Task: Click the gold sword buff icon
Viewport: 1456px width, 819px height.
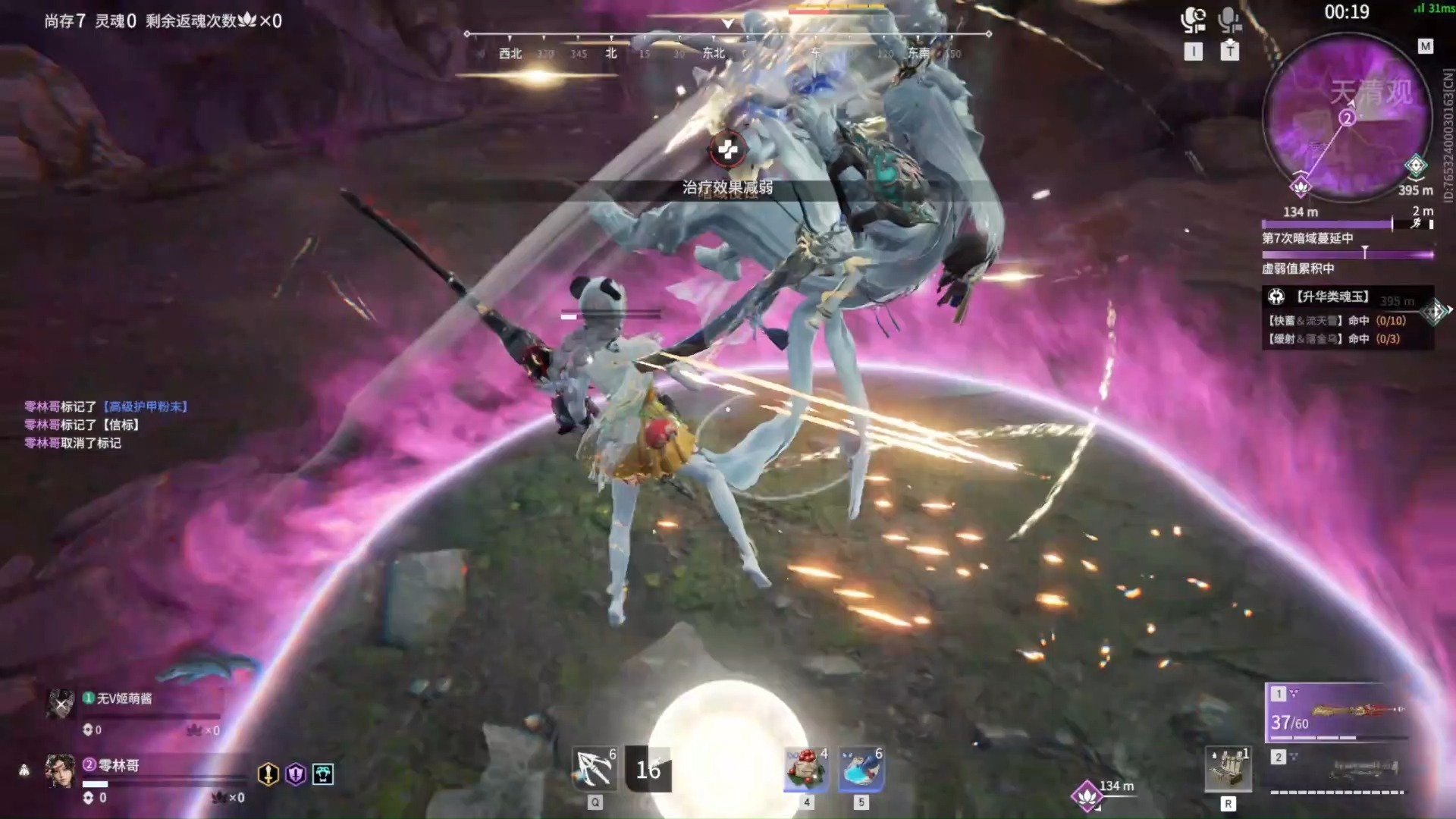Action: [x=268, y=773]
